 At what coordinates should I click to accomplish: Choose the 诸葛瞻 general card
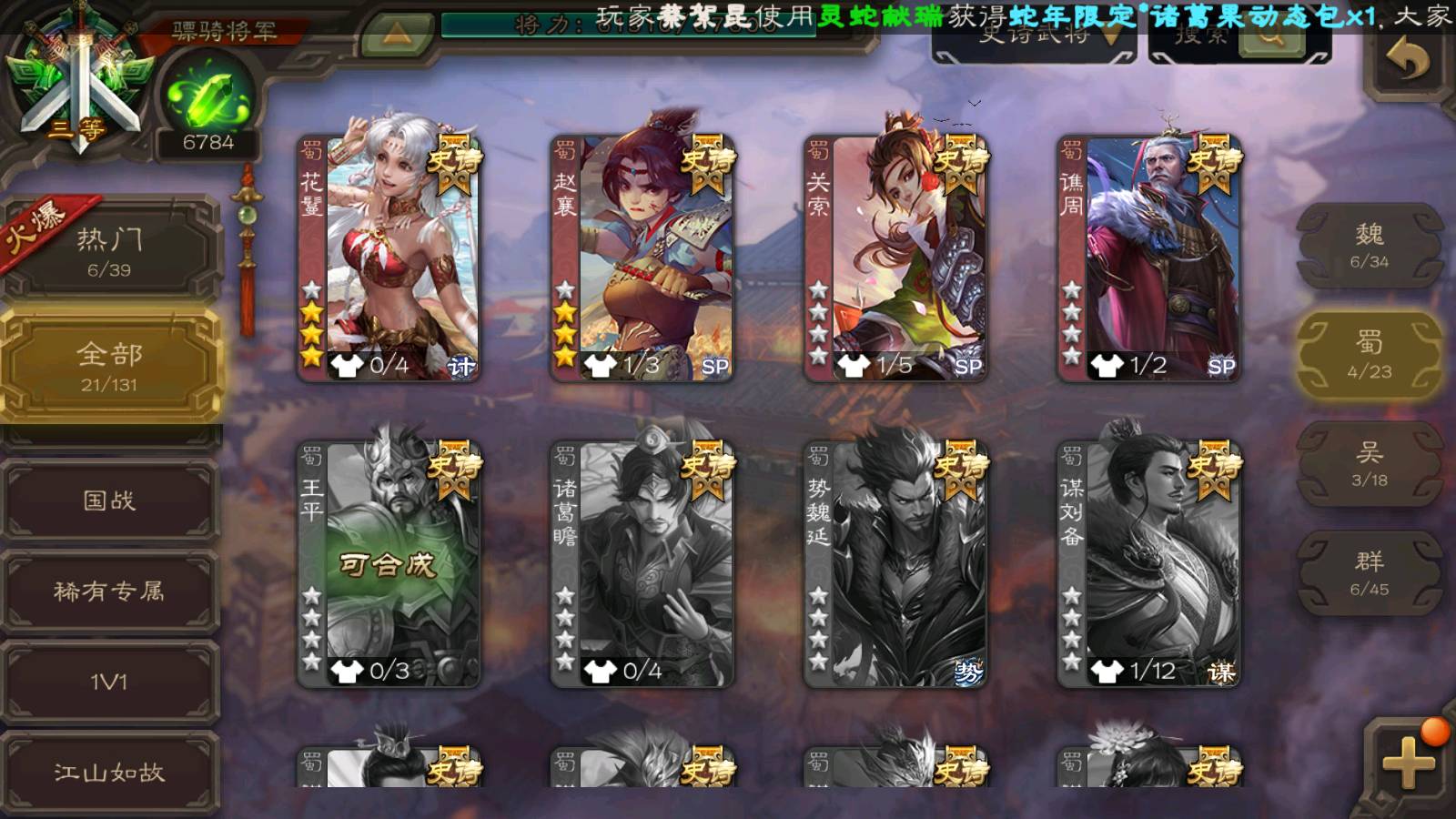coord(642,564)
